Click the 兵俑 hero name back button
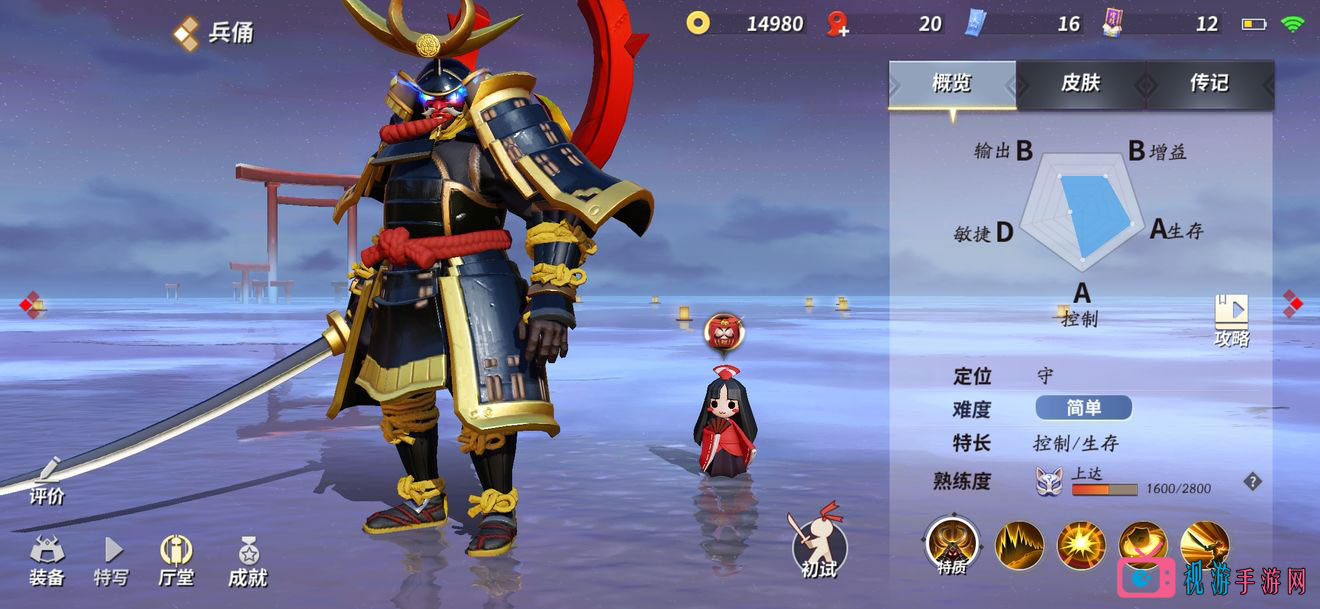 point(214,33)
